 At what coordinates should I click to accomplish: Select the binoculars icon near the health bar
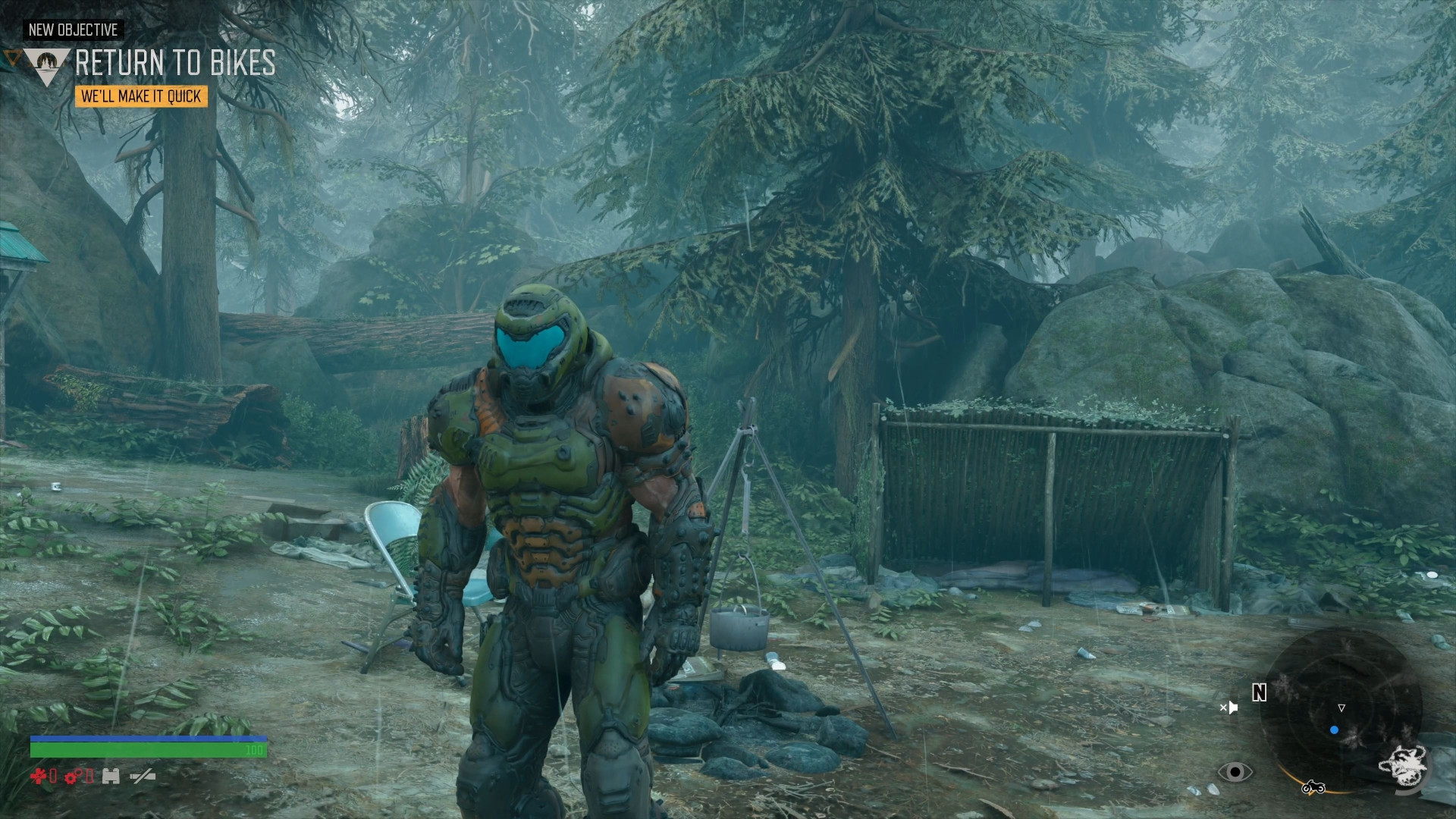[x=111, y=777]
